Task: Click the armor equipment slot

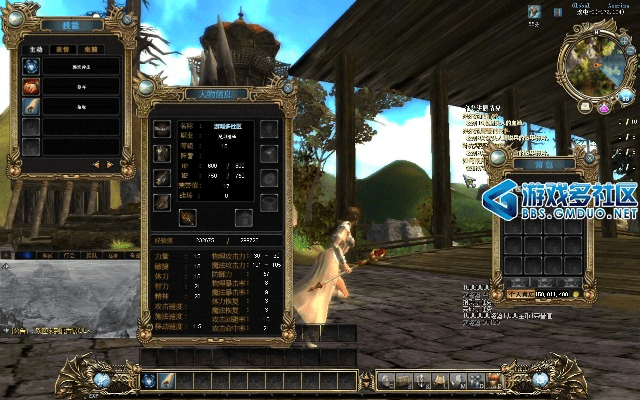Action: coord(162,153)
